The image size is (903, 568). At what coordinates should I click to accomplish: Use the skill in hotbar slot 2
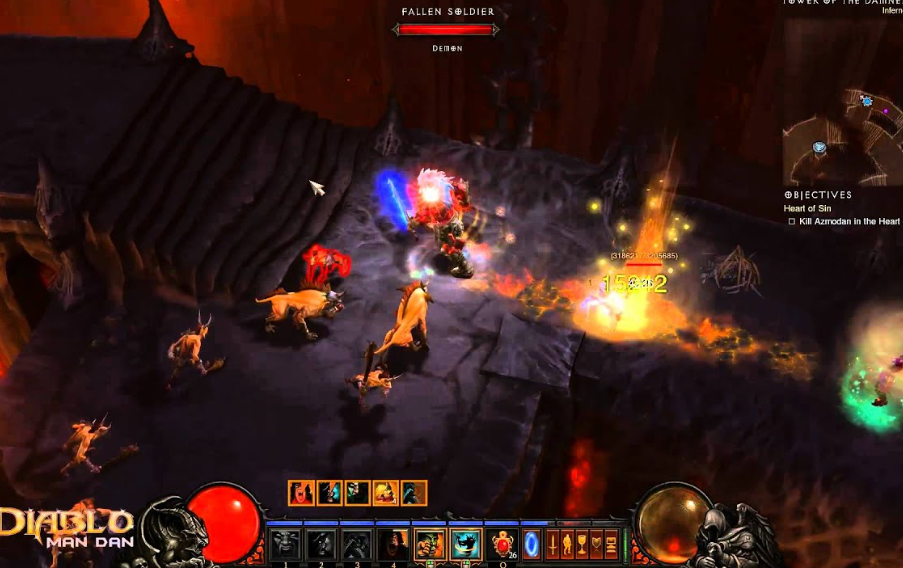pyautogui.click(x=321, y=545)
